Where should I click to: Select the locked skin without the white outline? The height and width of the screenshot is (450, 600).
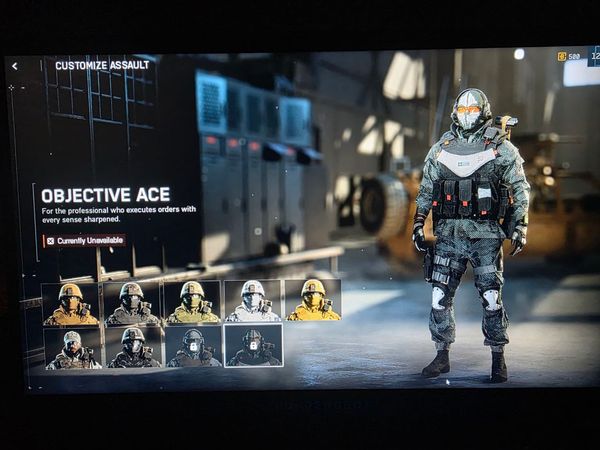pyautogui.click(x=193, y=347)
